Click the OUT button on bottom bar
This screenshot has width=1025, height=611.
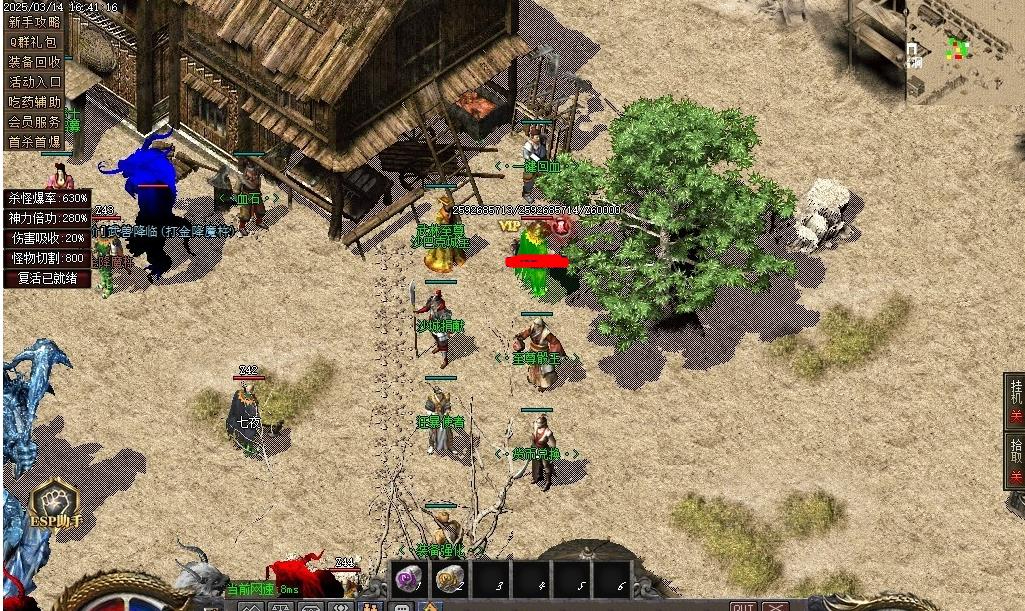(743, 606)
